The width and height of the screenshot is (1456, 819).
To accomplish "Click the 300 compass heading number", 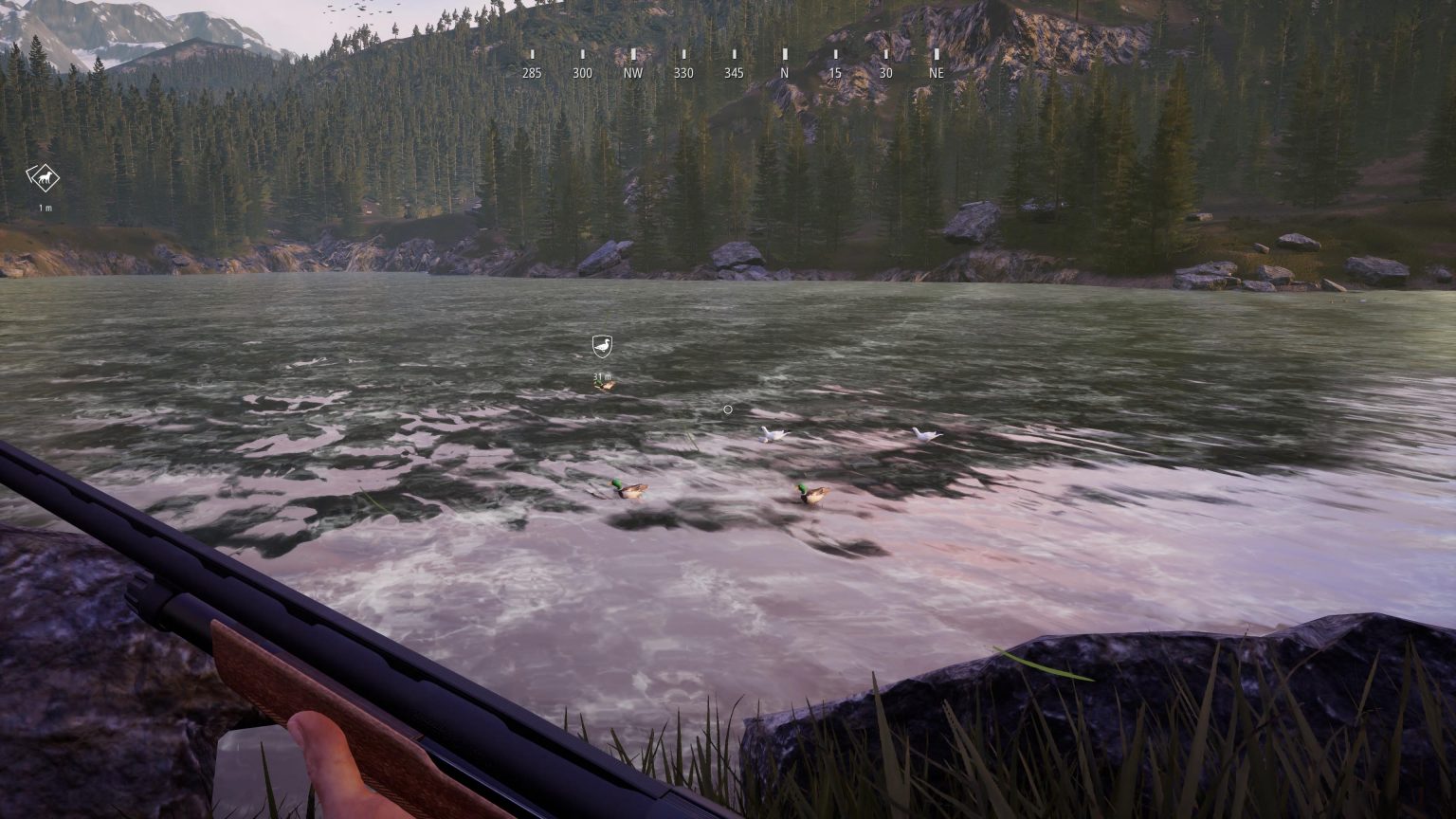I will 581,72.
